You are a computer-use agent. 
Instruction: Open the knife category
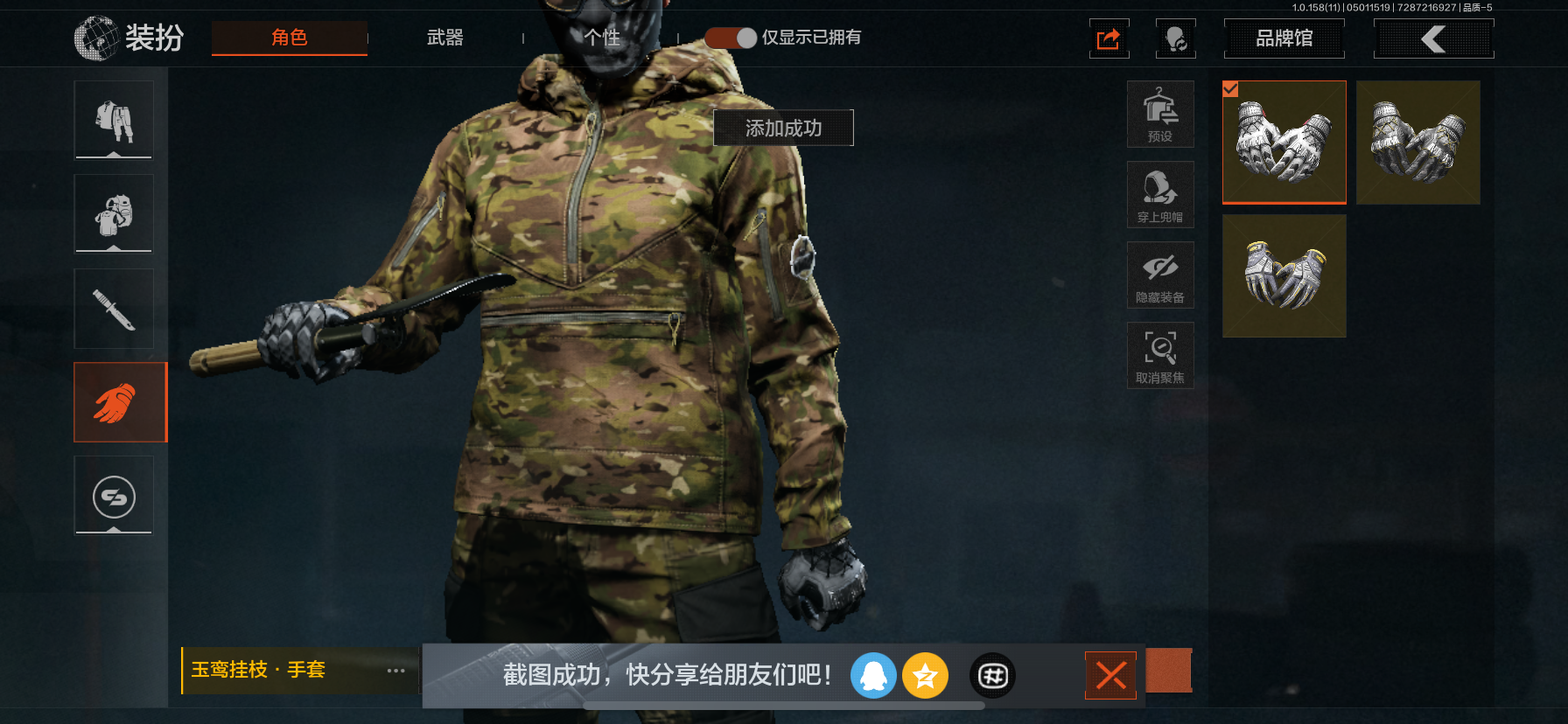coord(114,309)
